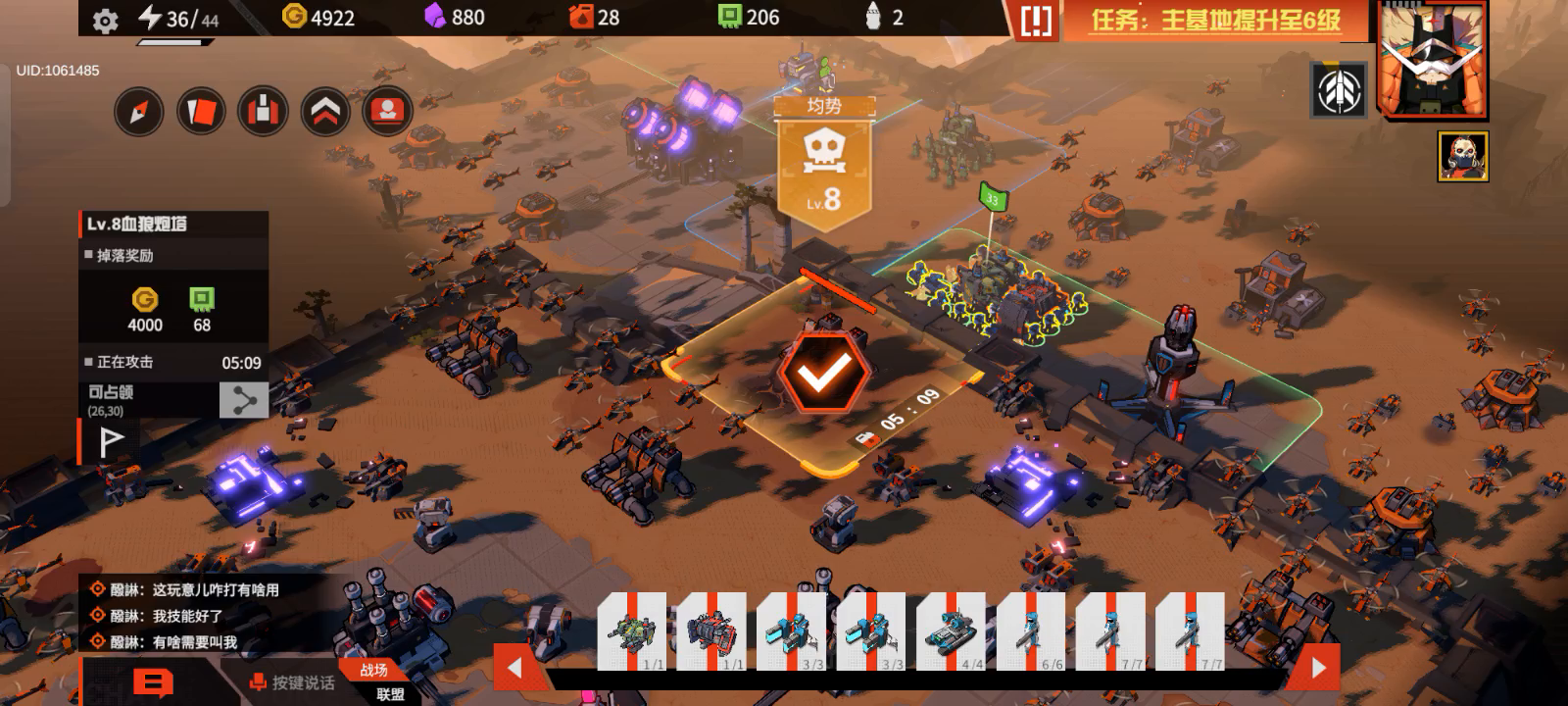
Task: Click the red base building button
Action: [x=263, y=112]
